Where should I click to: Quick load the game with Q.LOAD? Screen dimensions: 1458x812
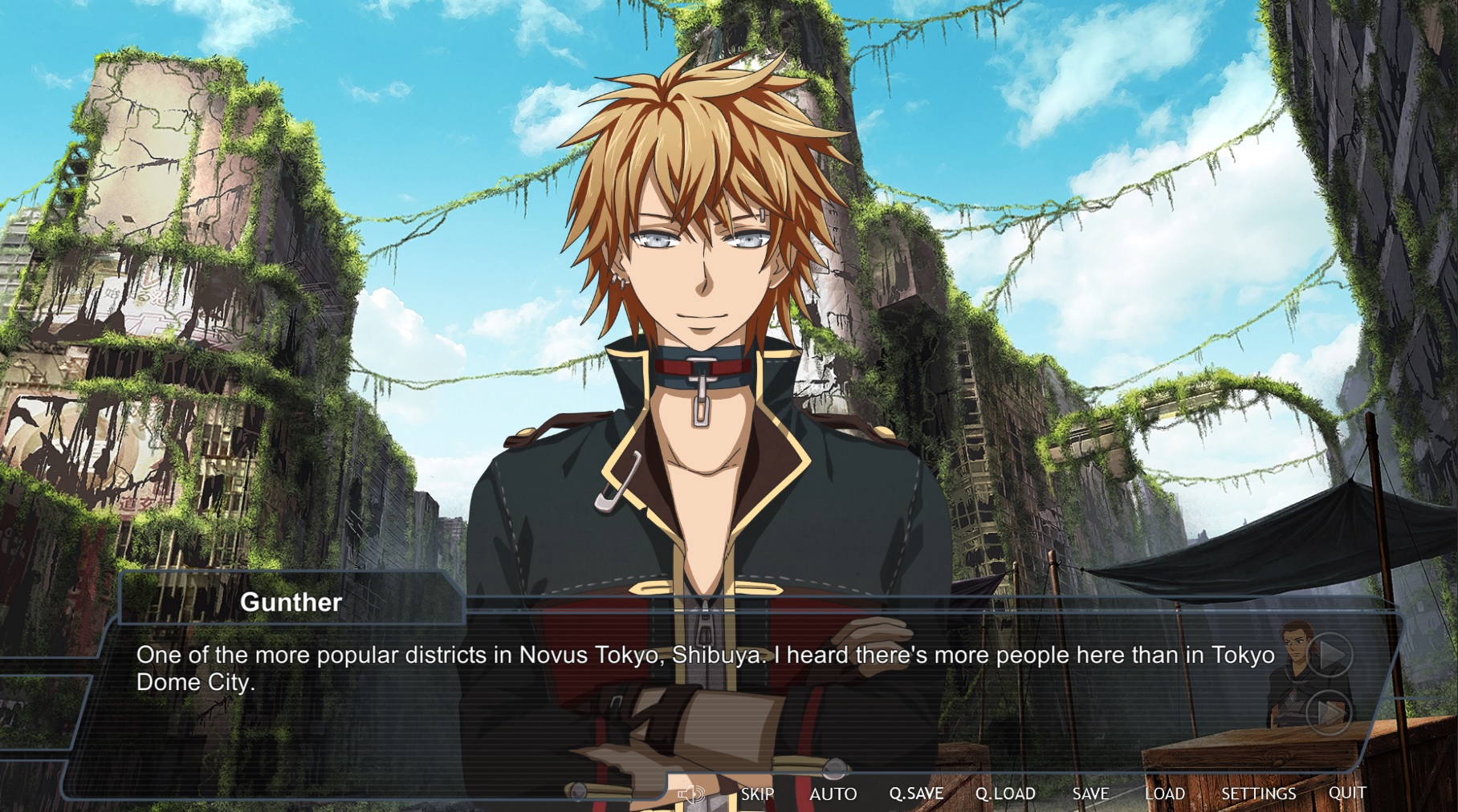click(1007, 794)
